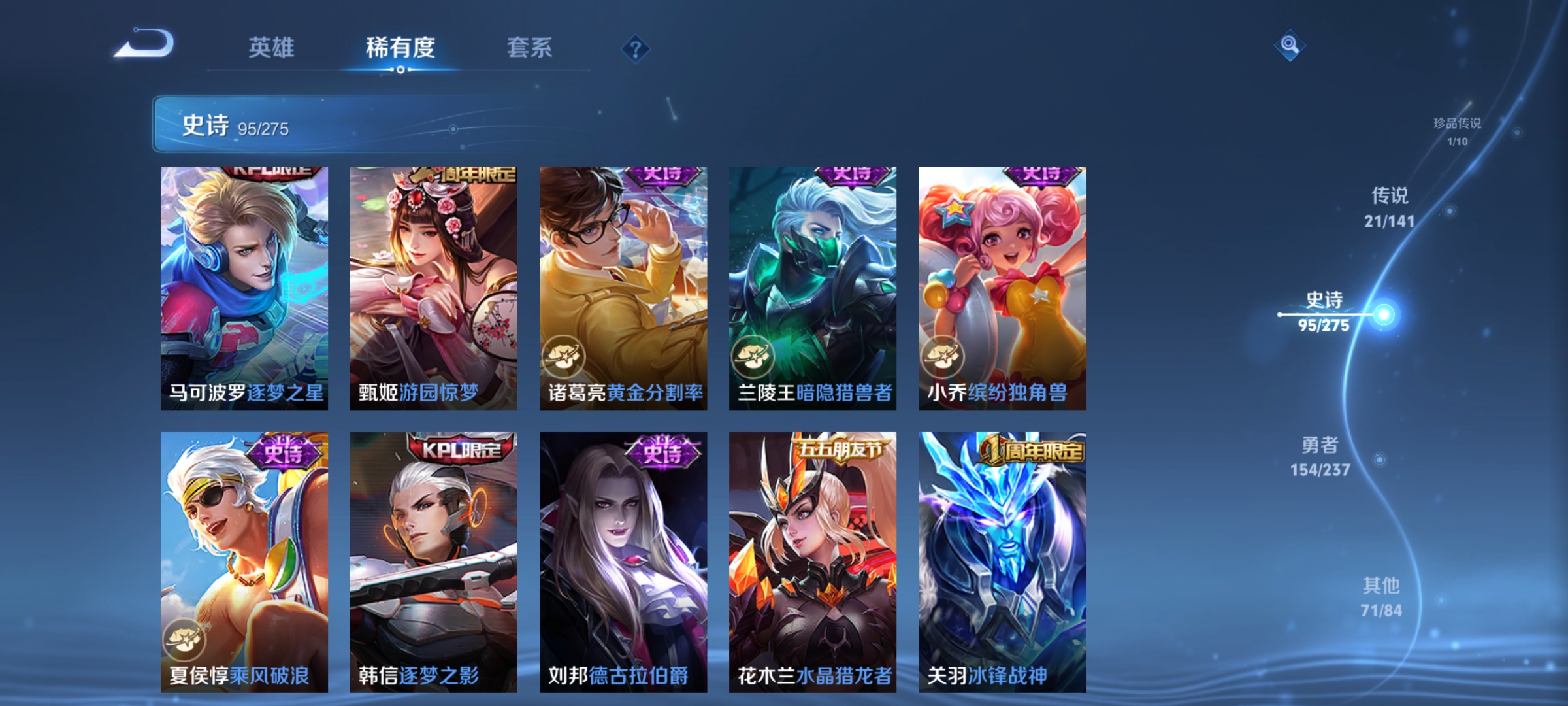Click the help question mark icon
Viewport: 1568px width, 706px height.
(635, 49)
